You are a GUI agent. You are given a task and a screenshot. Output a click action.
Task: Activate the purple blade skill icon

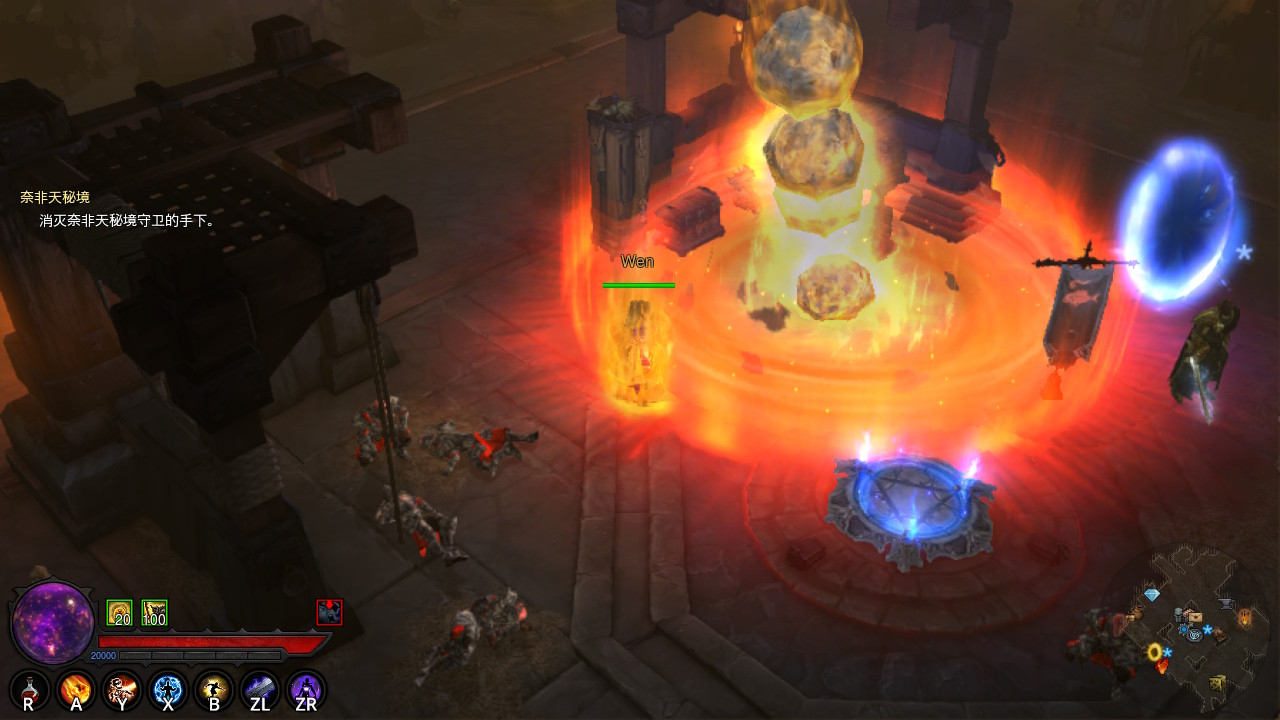260,690
